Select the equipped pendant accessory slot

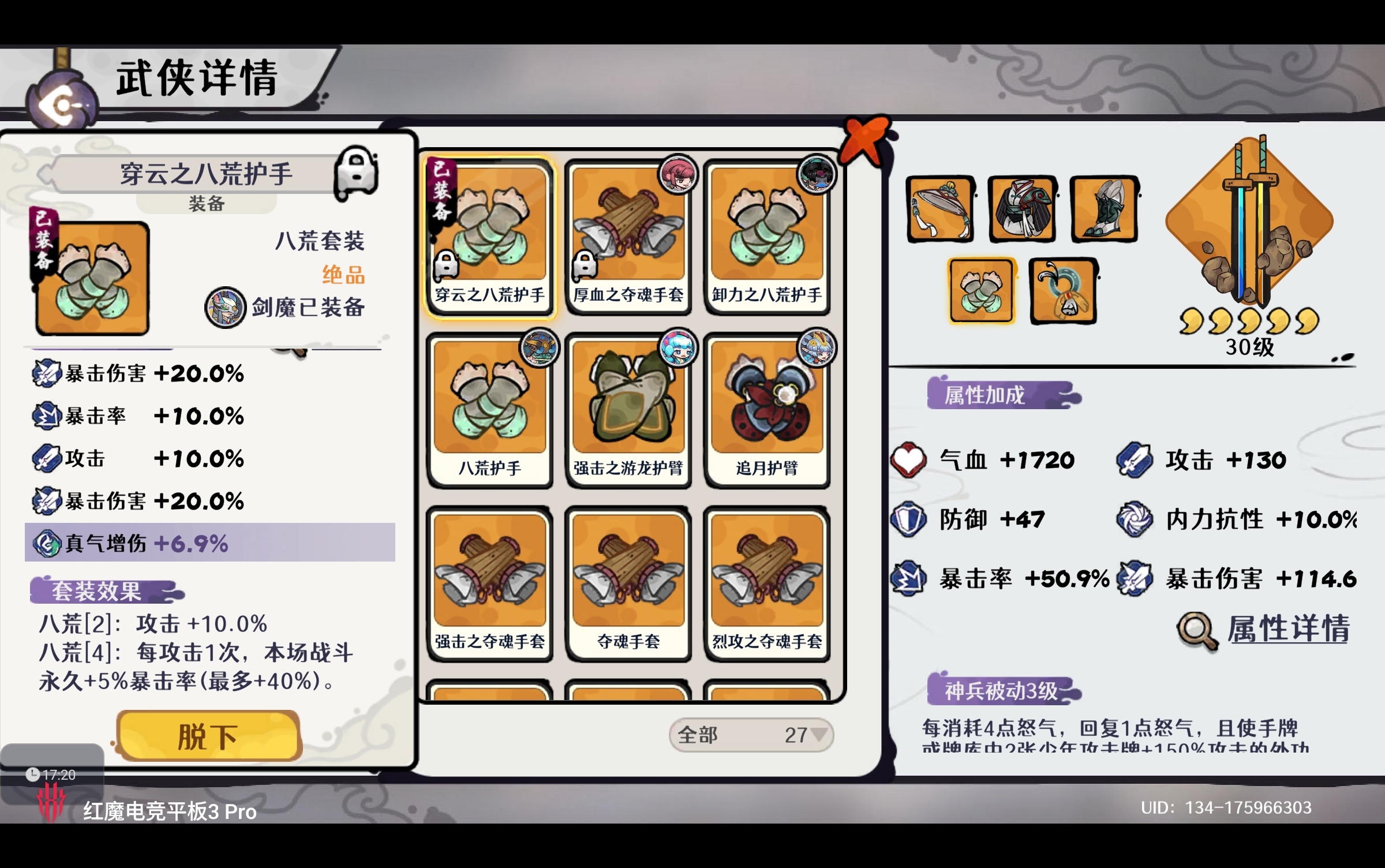(1063, 290)
